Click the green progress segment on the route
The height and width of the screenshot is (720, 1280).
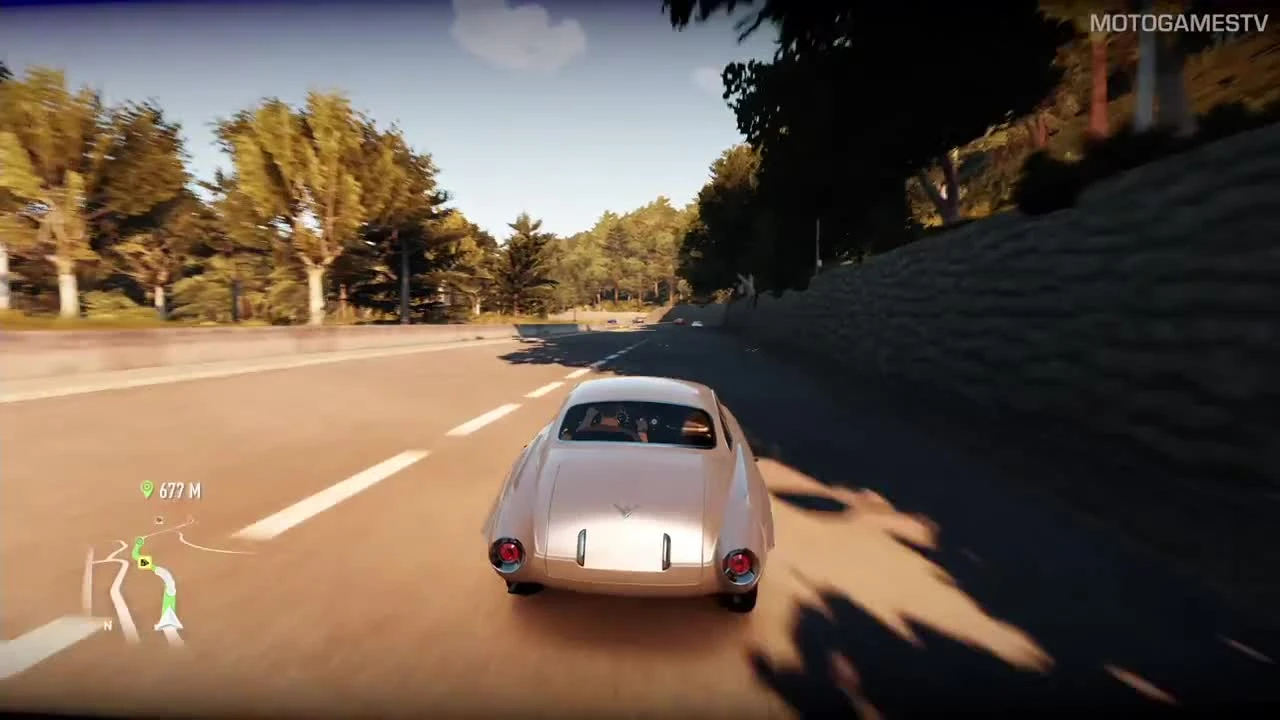tap(169, 601)
